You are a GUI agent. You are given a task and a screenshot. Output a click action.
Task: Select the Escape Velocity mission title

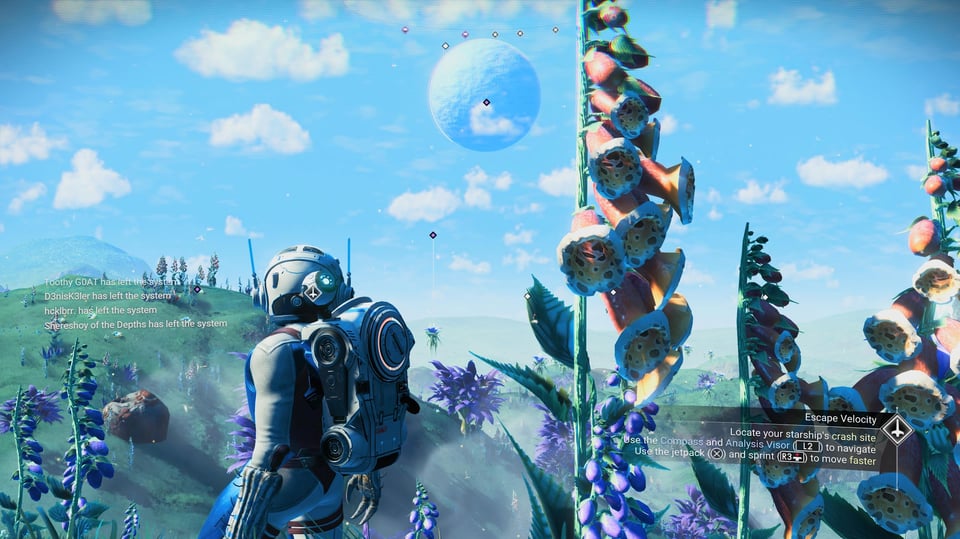tap(840, 419)
